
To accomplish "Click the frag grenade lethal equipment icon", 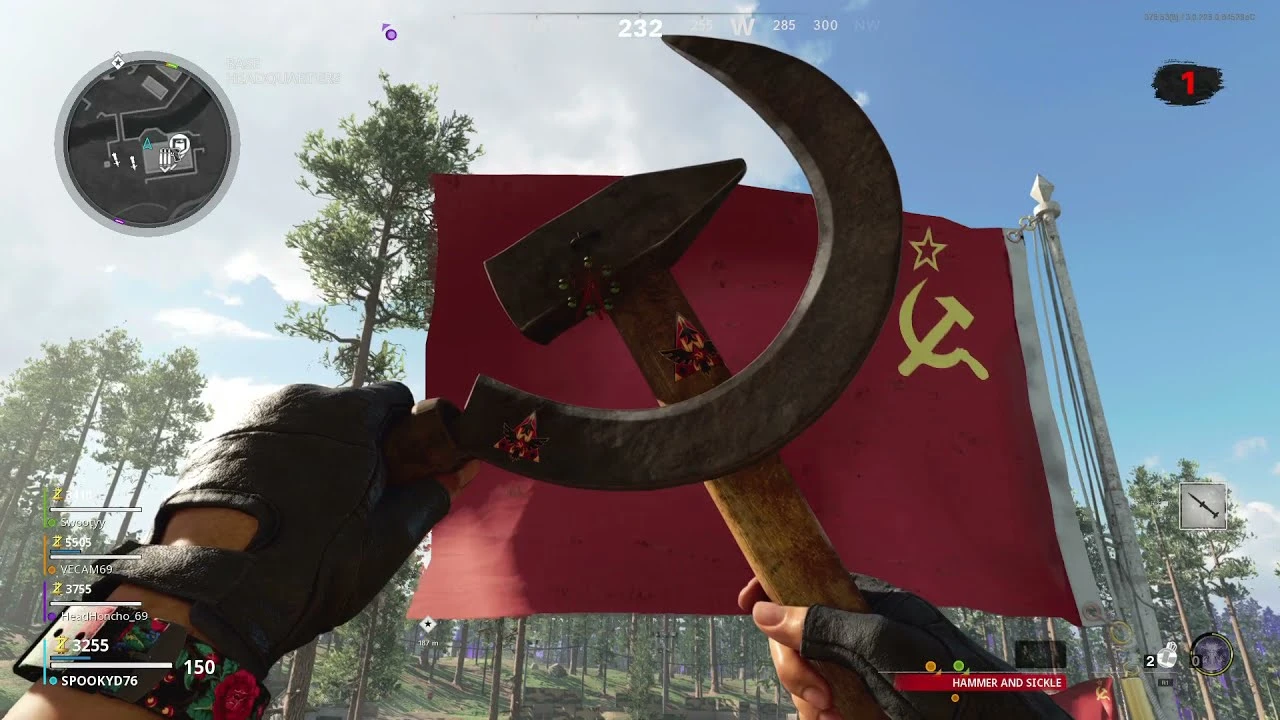I will tap(1165, 657).
